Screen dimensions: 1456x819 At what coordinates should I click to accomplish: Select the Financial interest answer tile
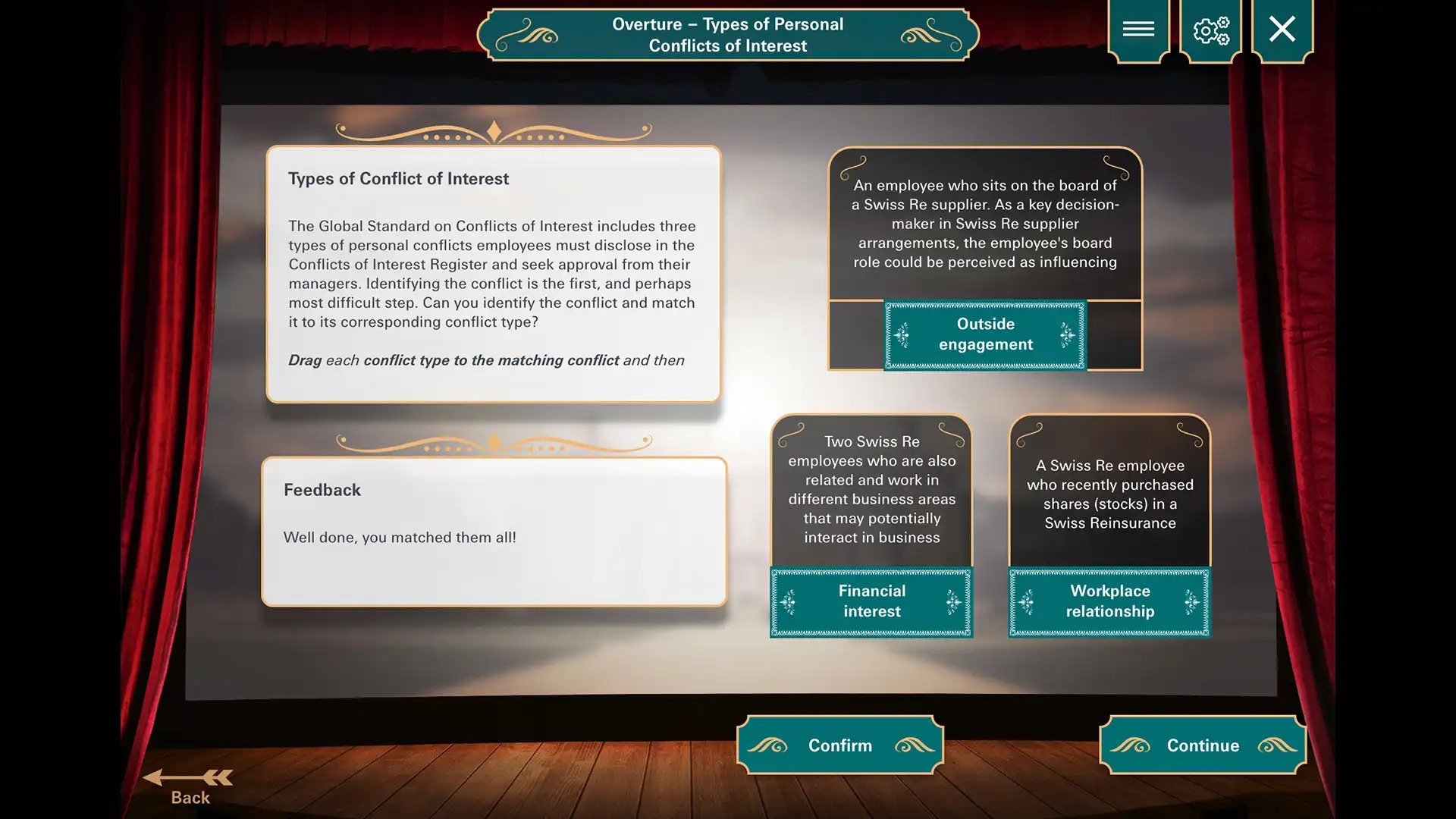(871, 601)
